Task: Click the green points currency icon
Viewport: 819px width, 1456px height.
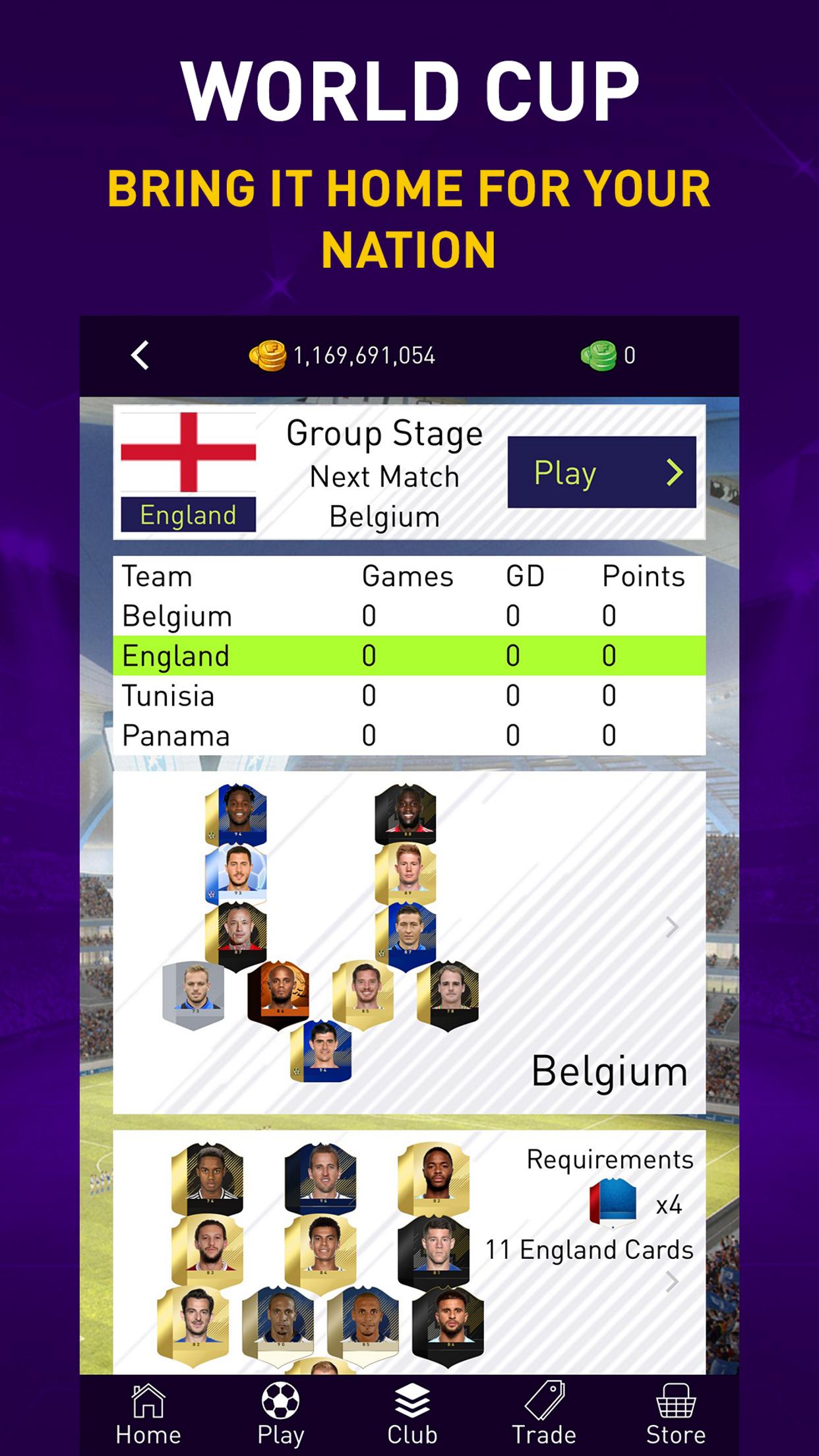Action: click(x=598, y=356)
